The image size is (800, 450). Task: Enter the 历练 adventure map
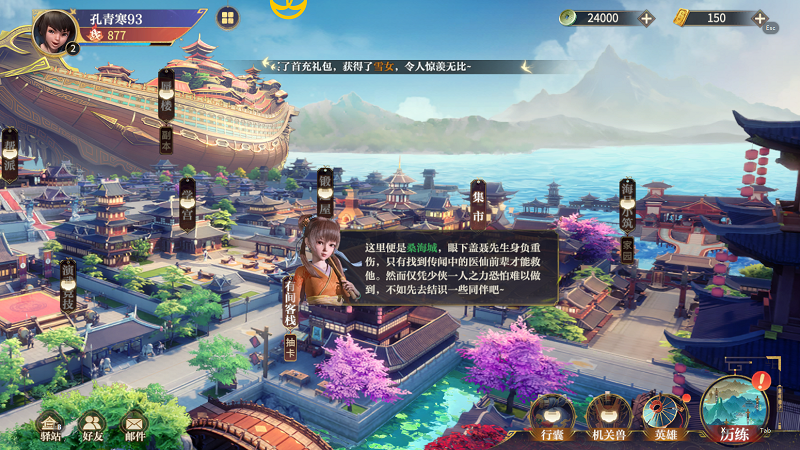click(734, 409)
